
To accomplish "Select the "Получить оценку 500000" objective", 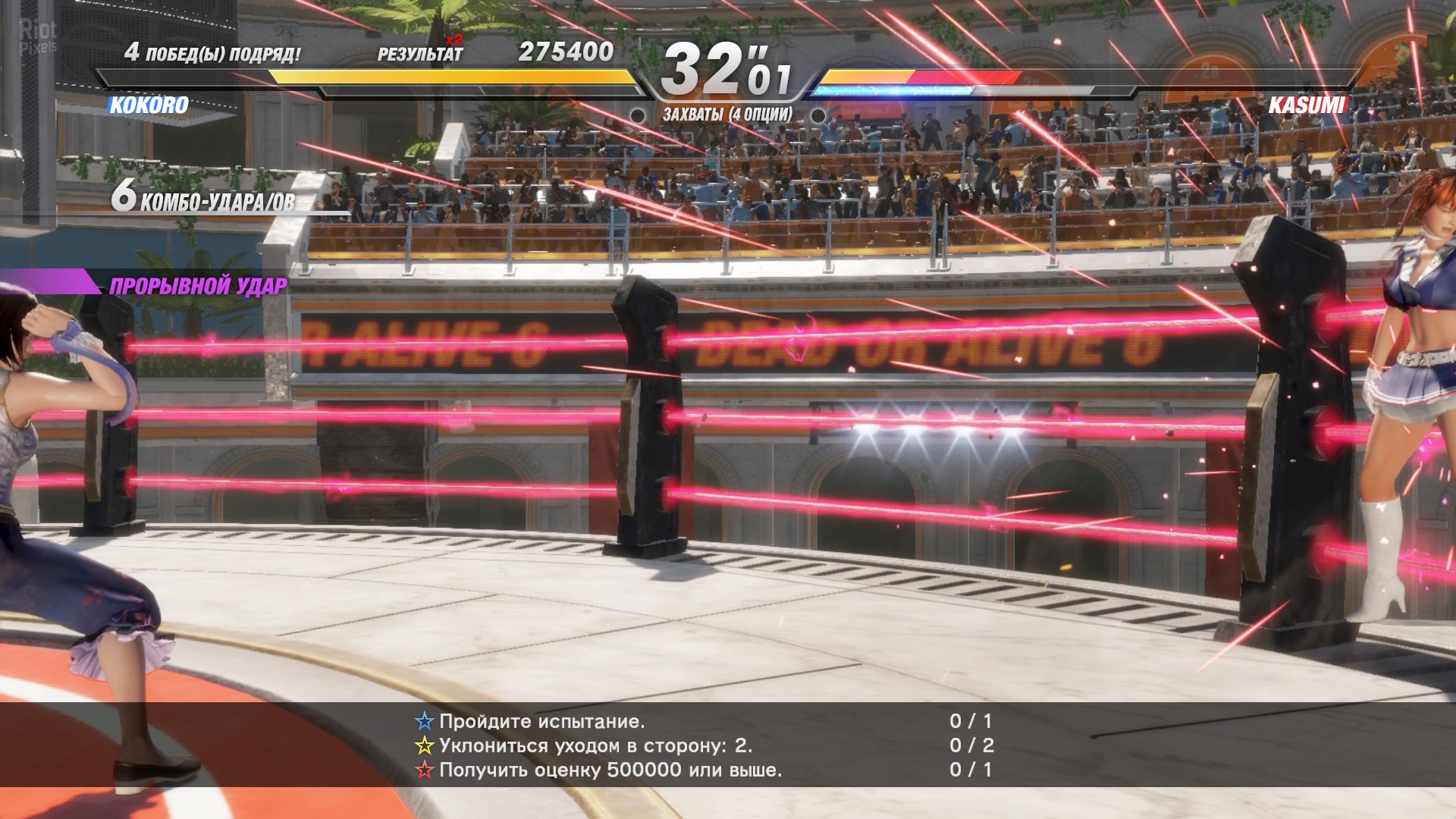I will (610, 770).
